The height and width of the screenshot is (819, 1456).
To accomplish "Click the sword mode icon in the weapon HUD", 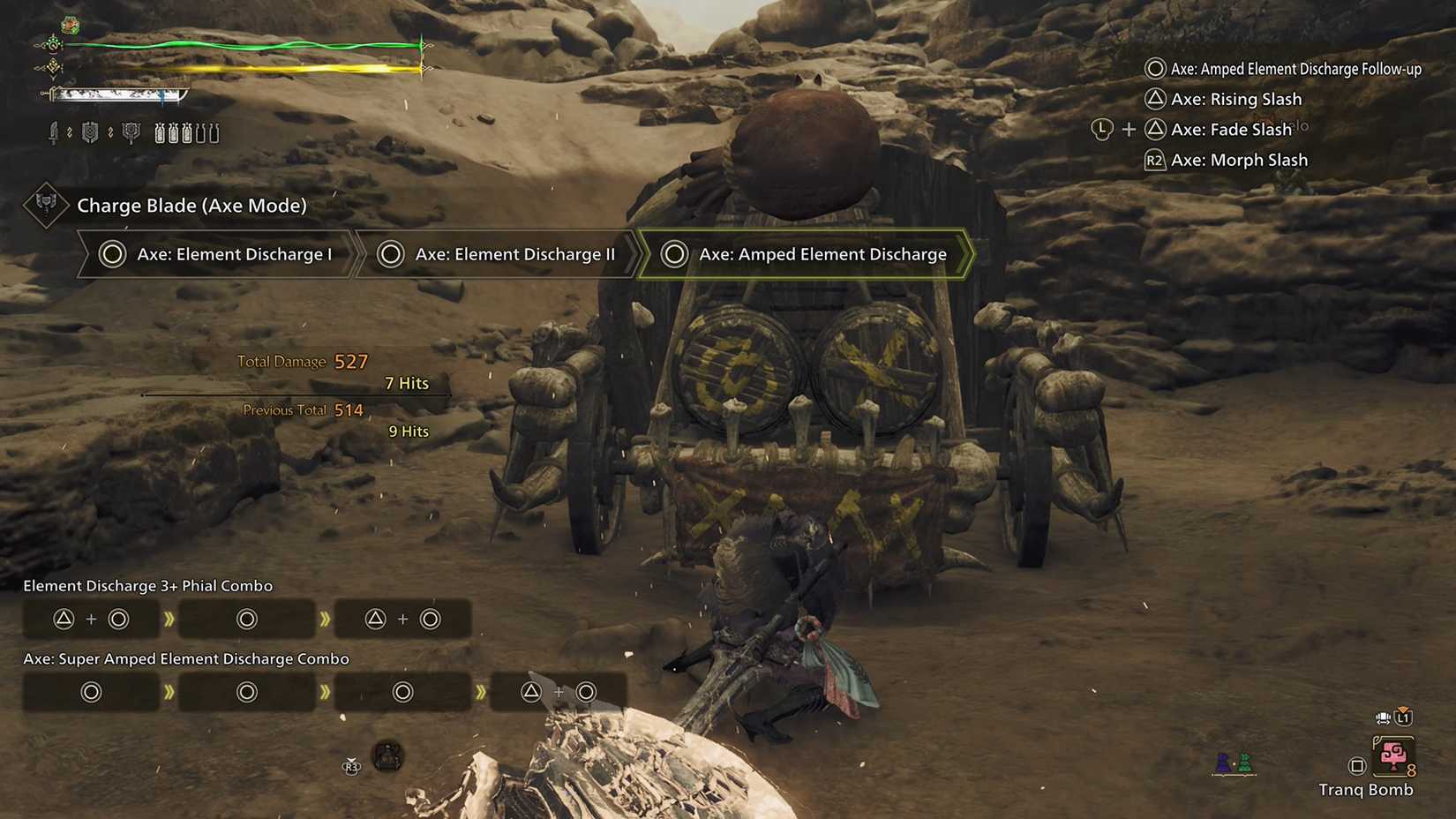I will point(54,133).
